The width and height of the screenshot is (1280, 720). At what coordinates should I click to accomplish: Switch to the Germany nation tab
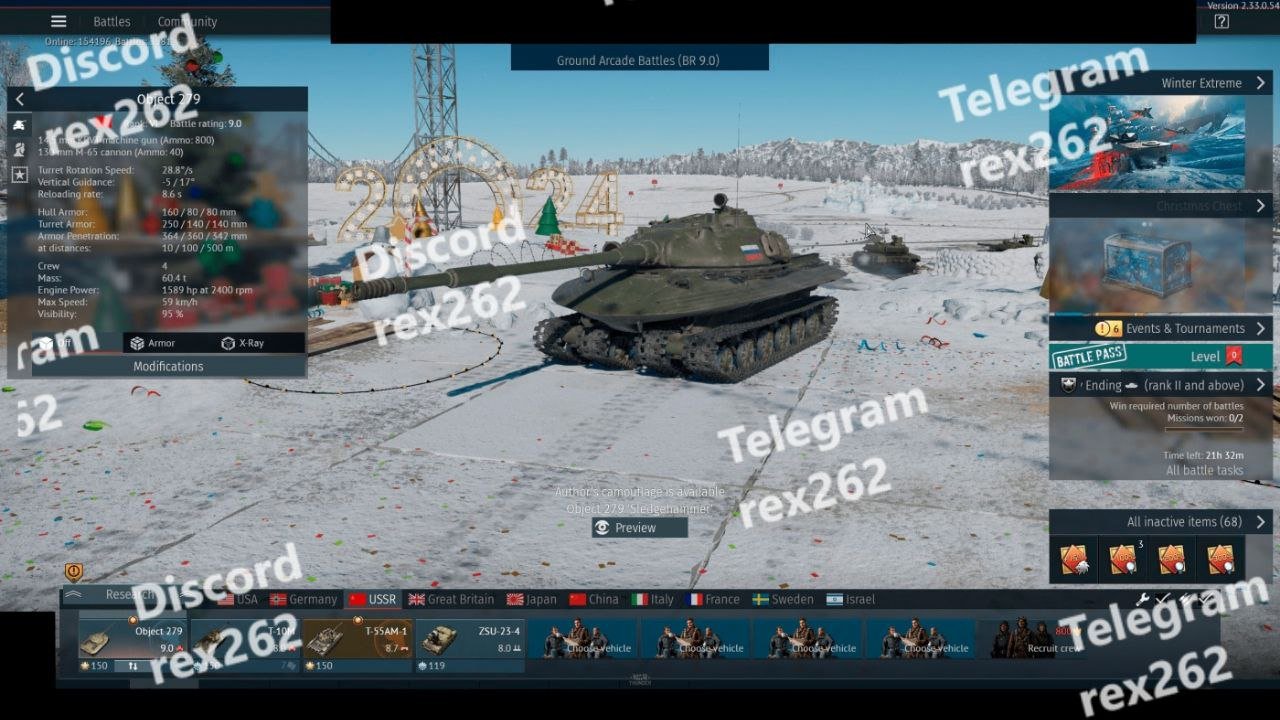[304, 599]
